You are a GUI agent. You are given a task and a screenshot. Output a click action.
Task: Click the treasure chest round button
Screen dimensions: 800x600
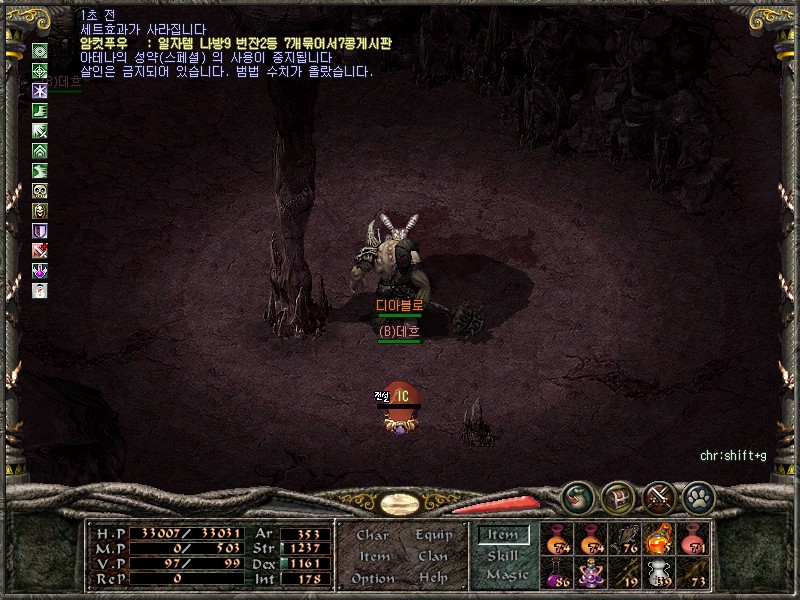tap(619, 495)
